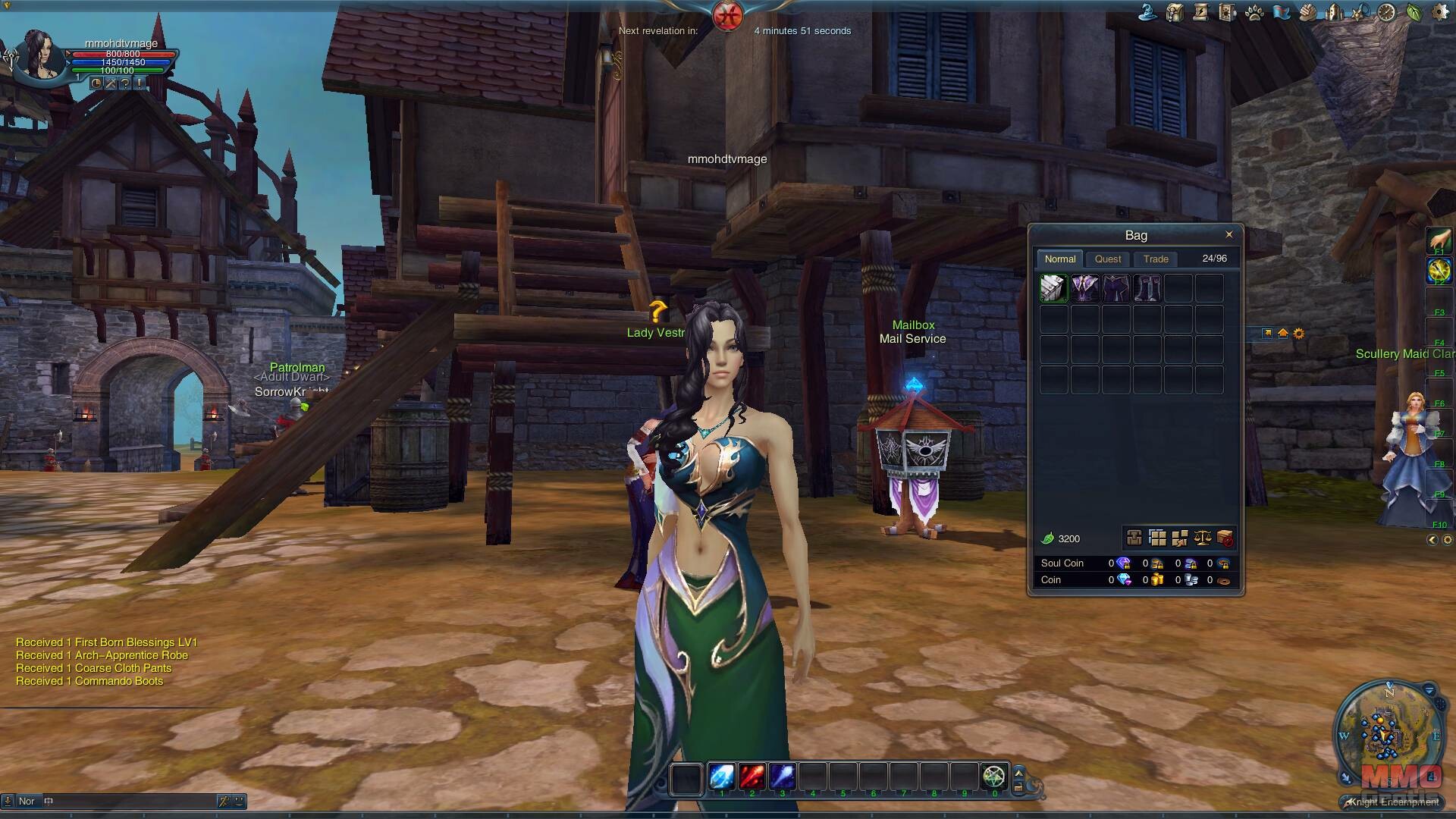Open the backpack icon in top toolbar

tap(1175, 12)
